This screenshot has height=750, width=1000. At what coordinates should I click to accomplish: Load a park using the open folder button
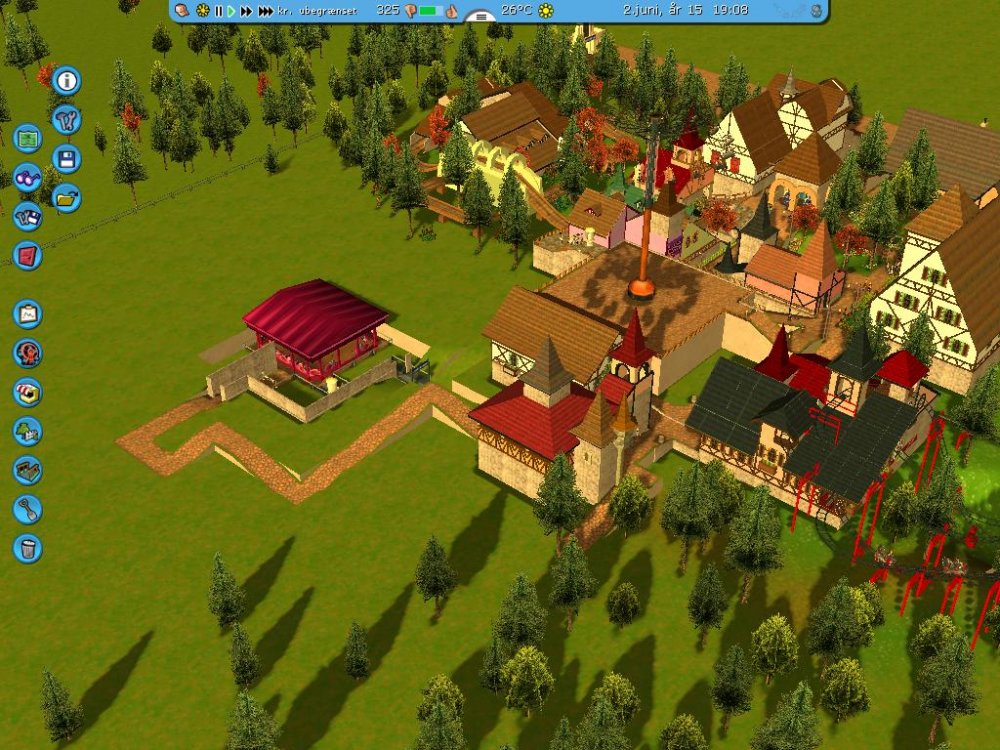66,198
